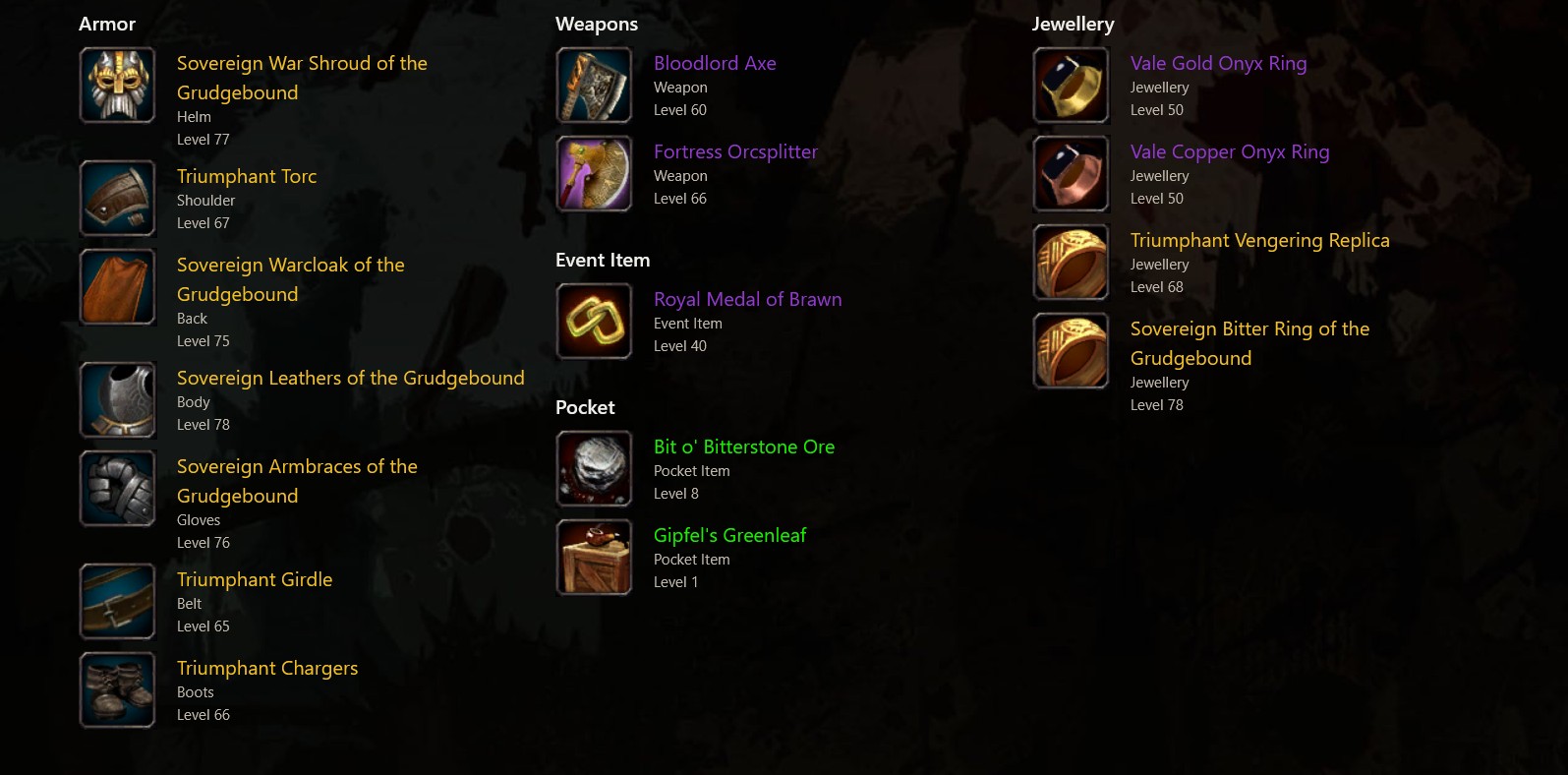View Sovereign Bitter Ring of the Grudgebound
Screen dimensions: 1568x775
tap(1249, 343)
